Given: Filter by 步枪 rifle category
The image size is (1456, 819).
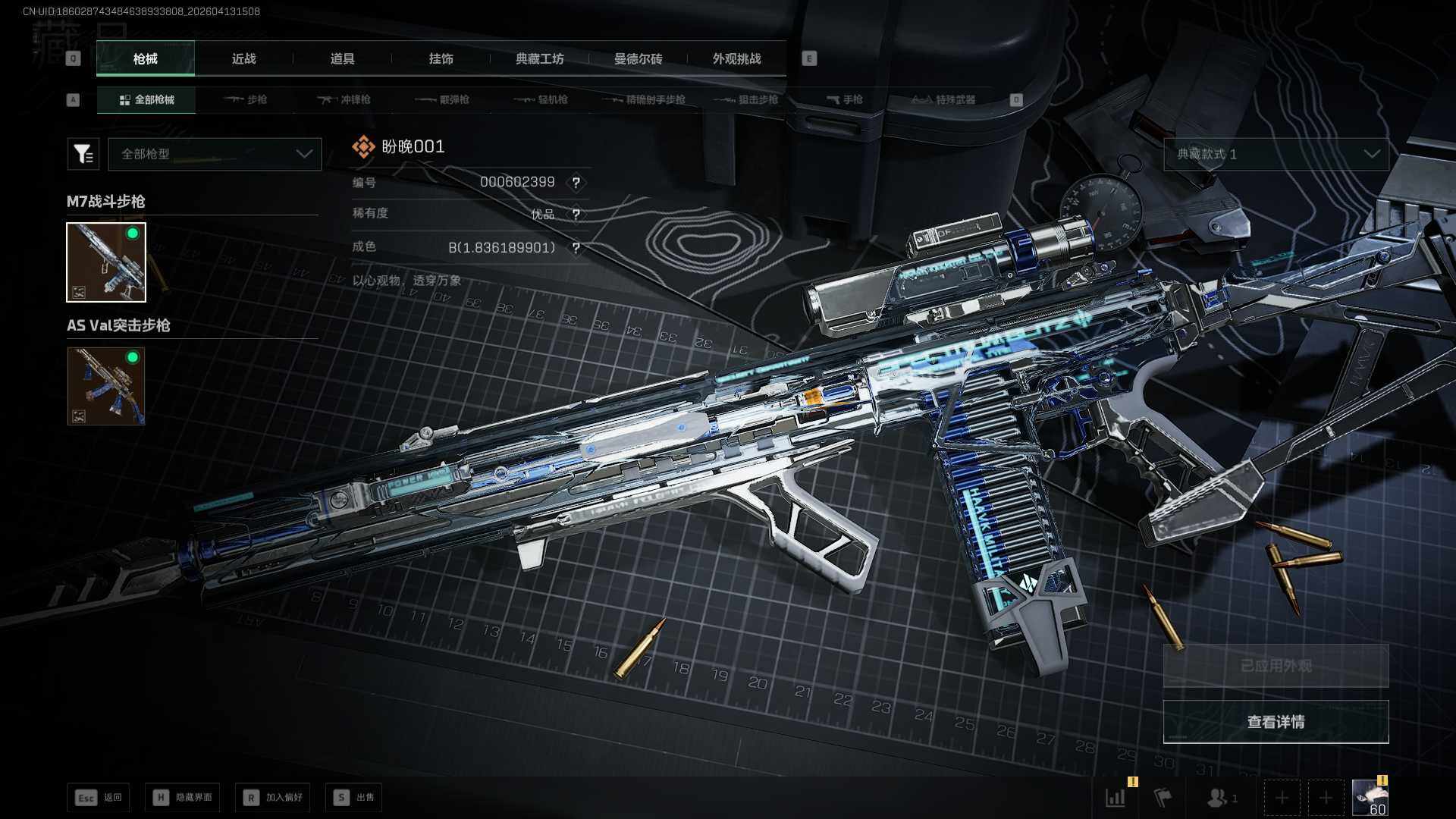Looking at the screenshot, I should click(246, 100).
